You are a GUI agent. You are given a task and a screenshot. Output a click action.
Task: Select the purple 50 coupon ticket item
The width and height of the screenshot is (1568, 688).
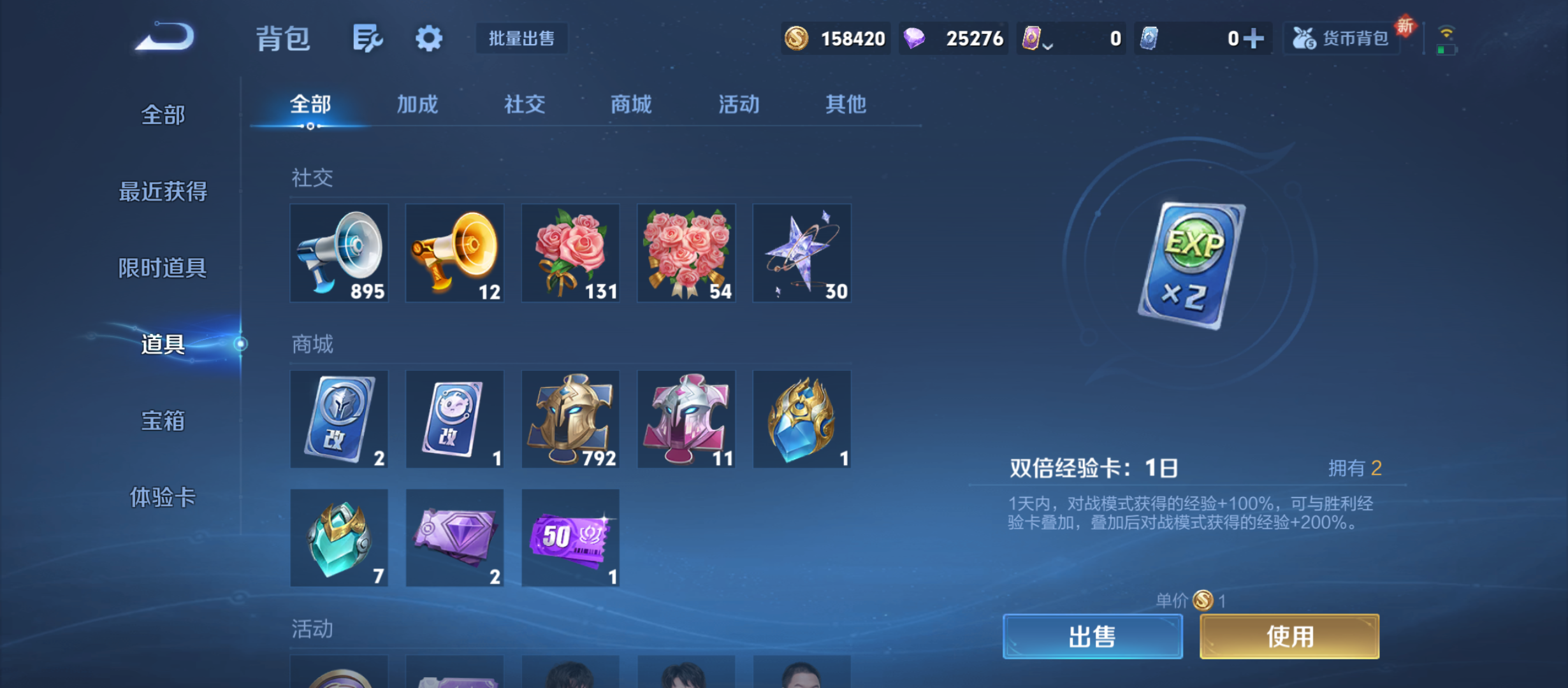point(570,538)
